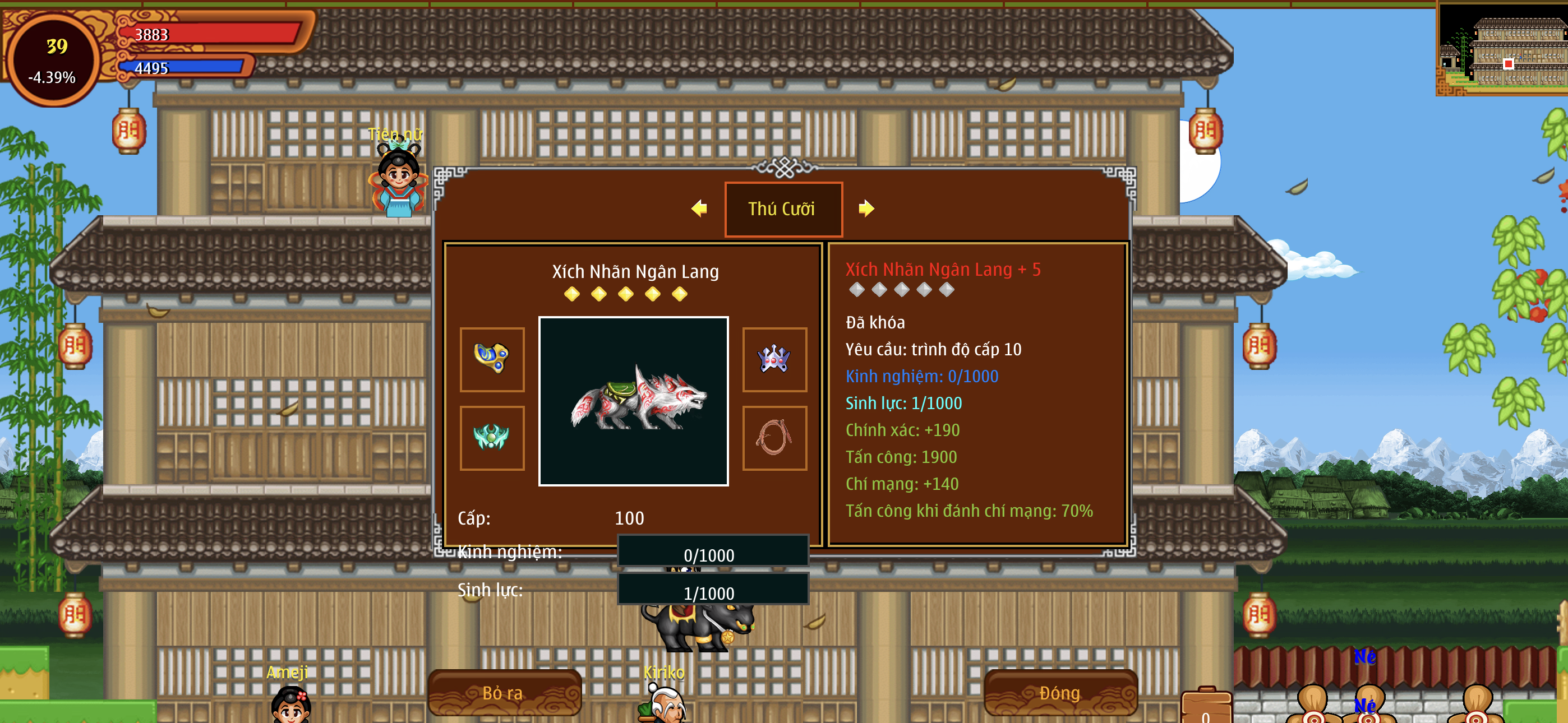The height and width of the screenshot is (723, 1568).
Task: Go to the next tab with right arrow
Action: (865, 208)
